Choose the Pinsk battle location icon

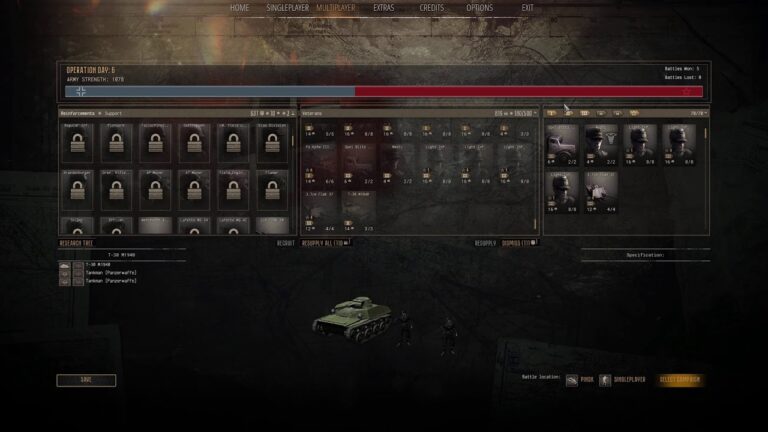click(x=572, y=380)
